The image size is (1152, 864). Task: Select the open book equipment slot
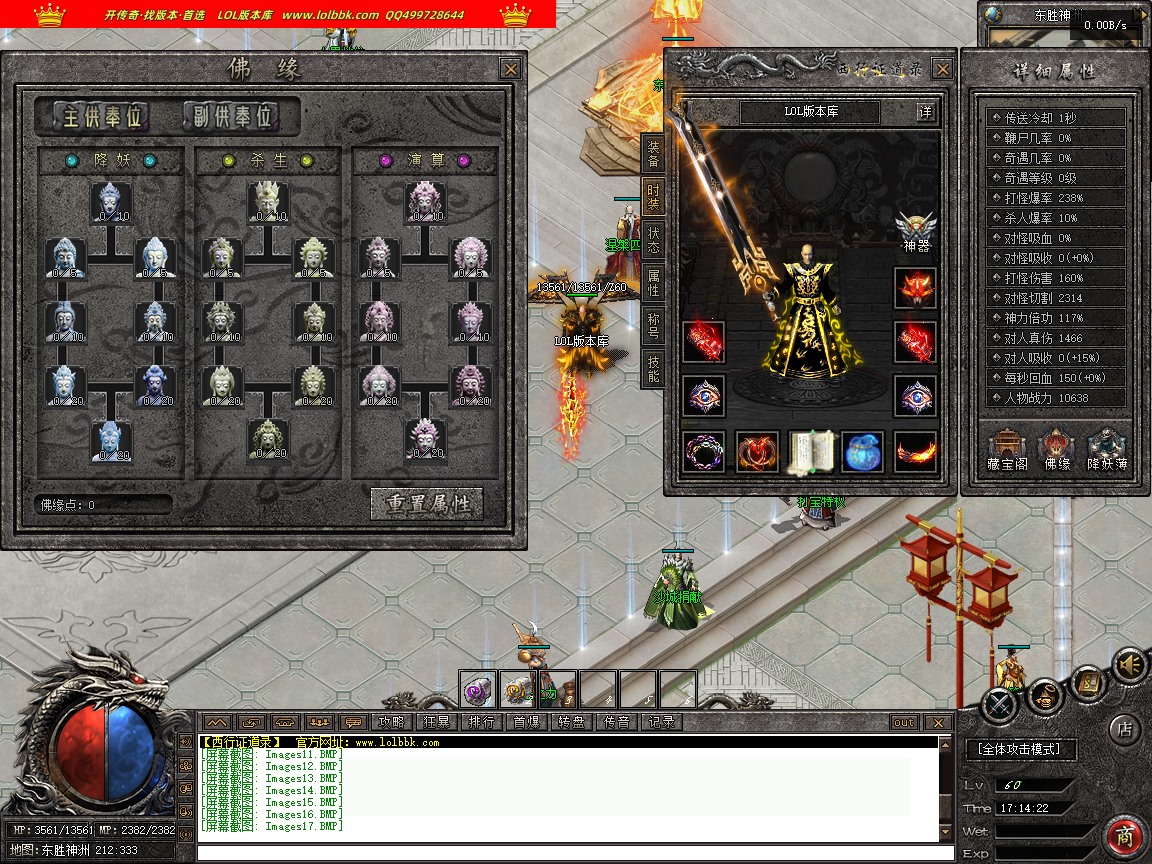pos(811,451)
